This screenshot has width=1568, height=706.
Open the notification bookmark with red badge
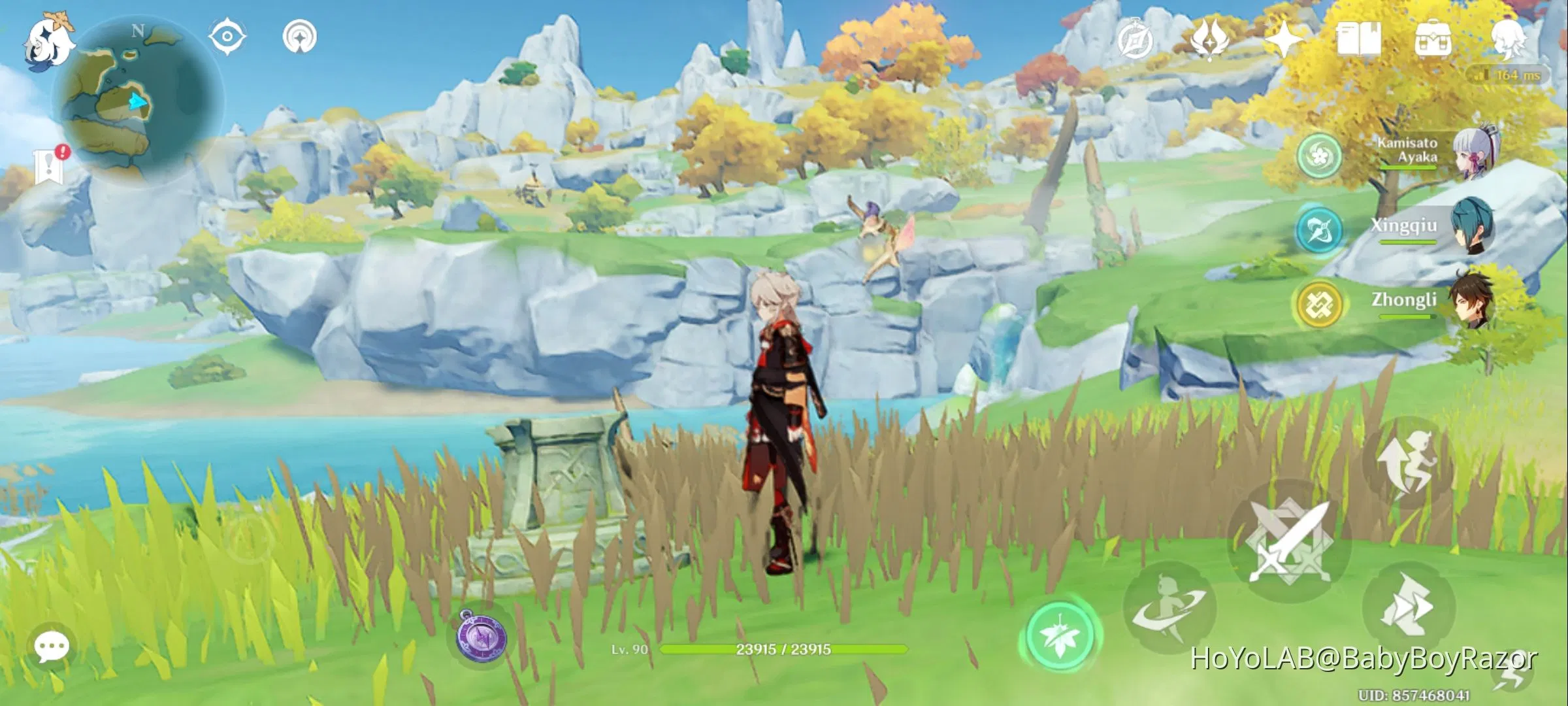50,167
